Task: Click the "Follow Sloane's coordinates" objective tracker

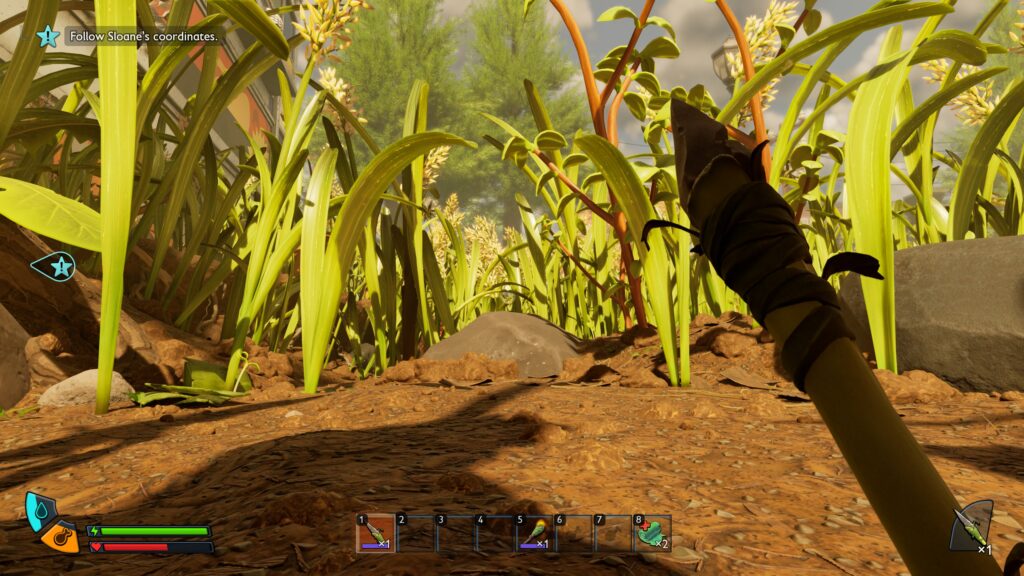Action: (143, 36)
